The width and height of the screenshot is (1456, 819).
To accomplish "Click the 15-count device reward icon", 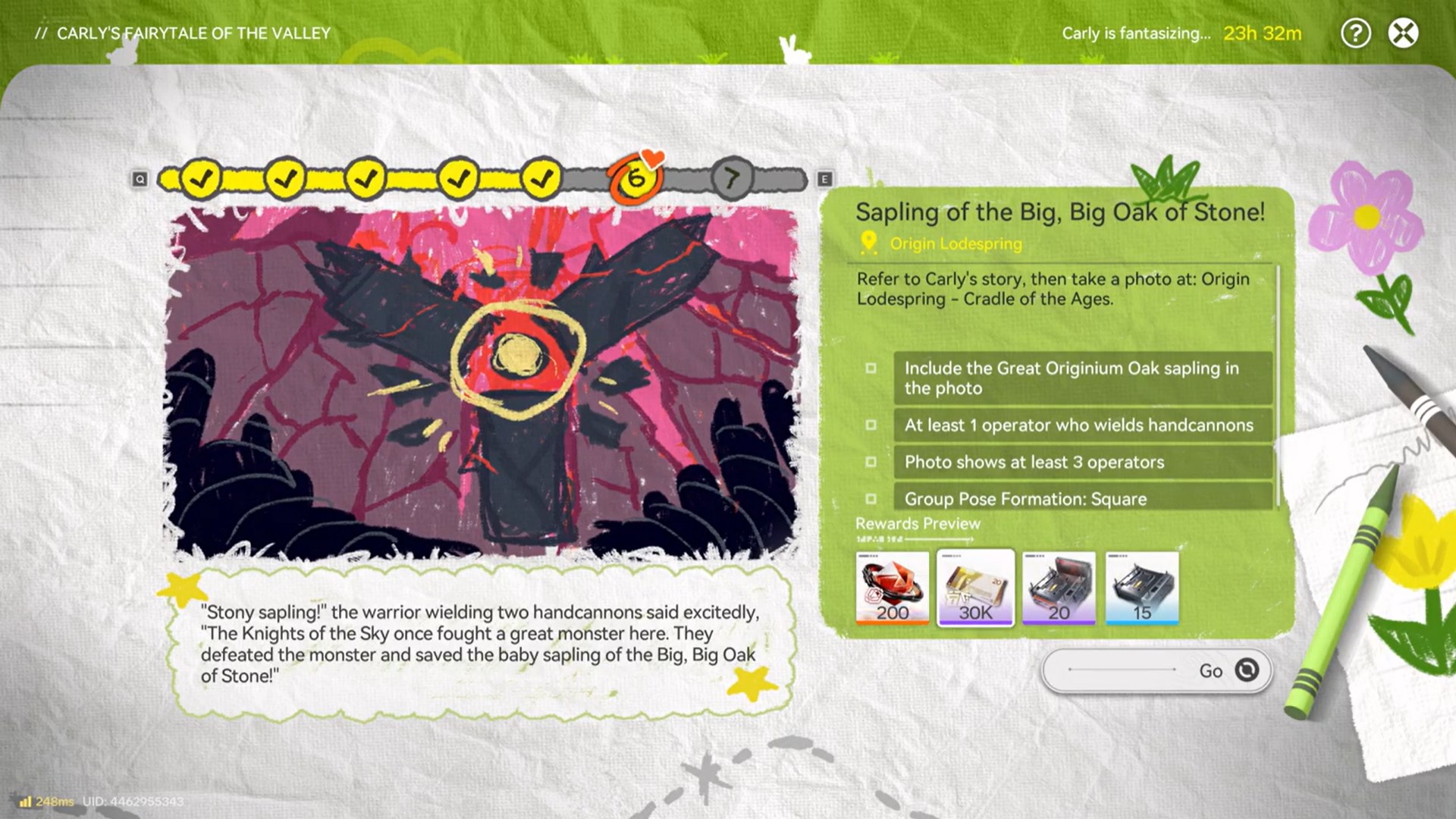I will [x=1142, y=588].
